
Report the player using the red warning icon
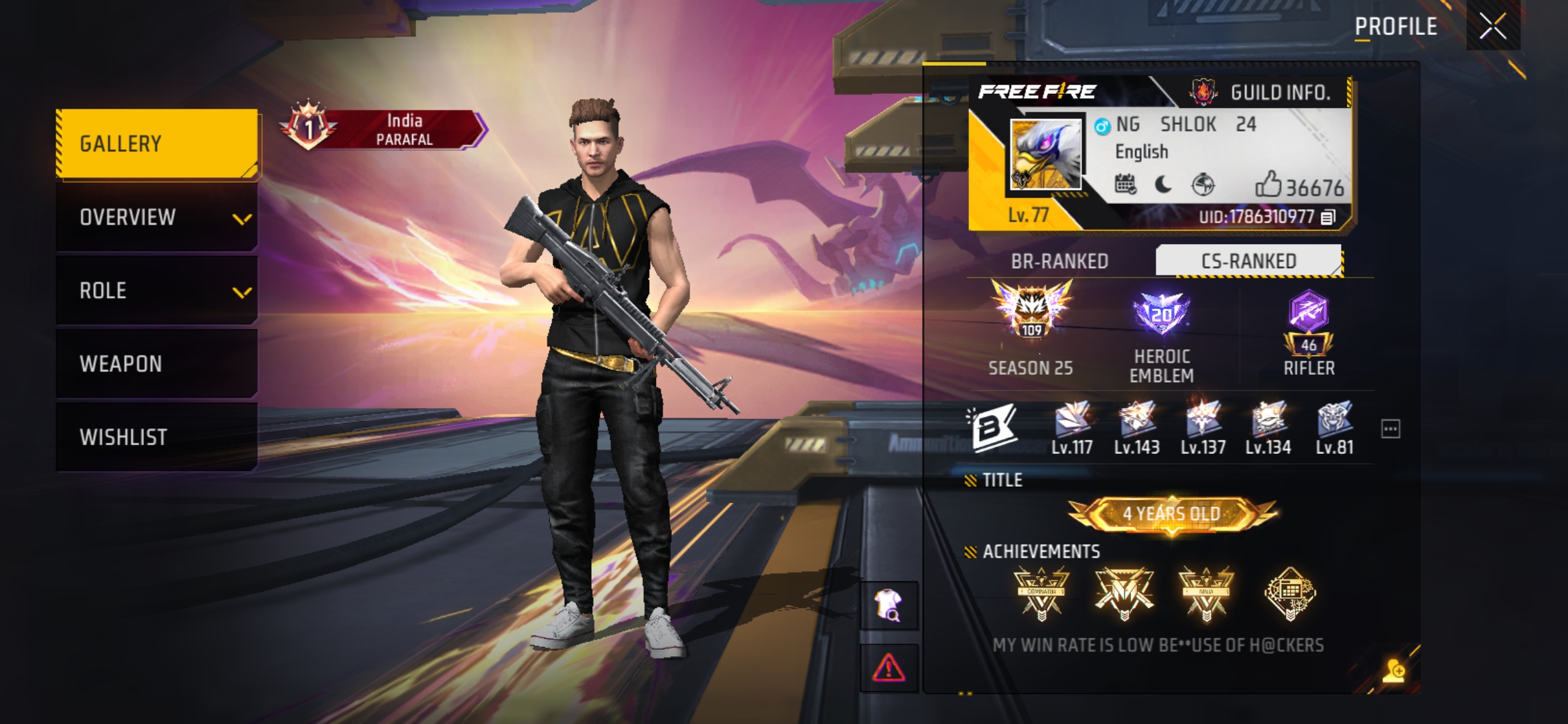click(x=889, y=668)
